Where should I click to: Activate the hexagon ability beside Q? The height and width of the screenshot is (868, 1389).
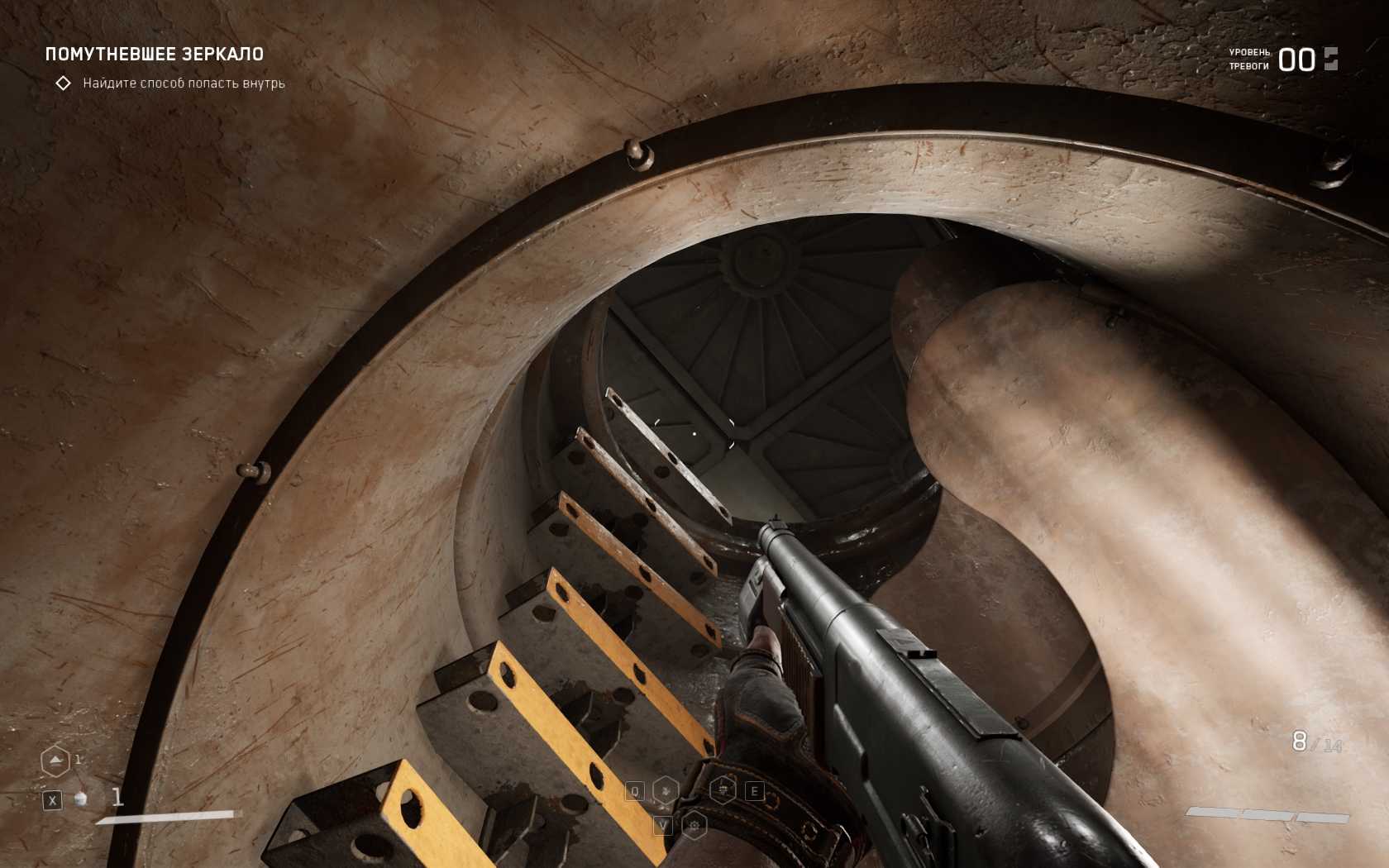coord(666,791)
